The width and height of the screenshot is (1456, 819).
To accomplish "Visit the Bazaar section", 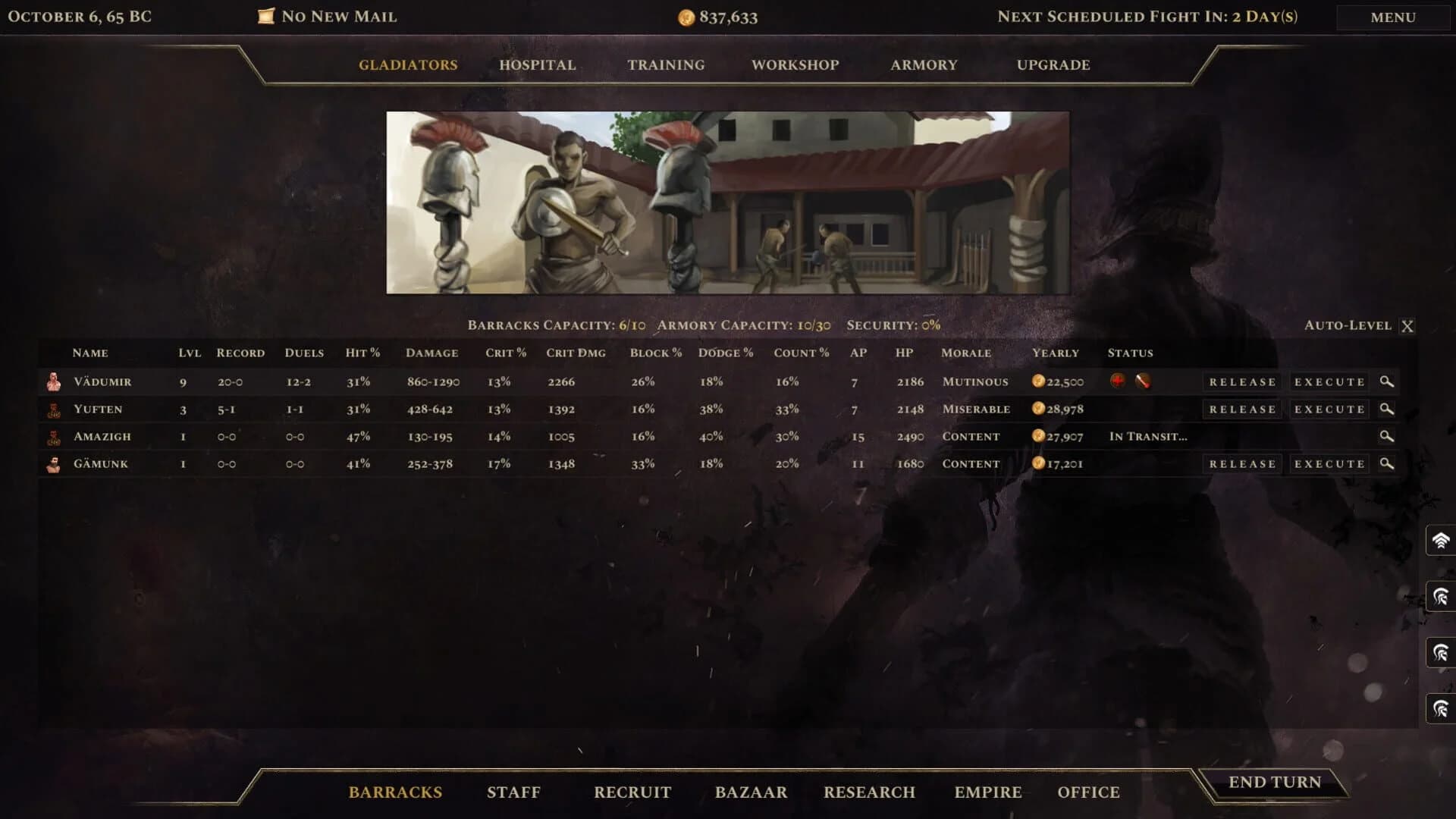I will pyautogui.click(x=750, y=792).
